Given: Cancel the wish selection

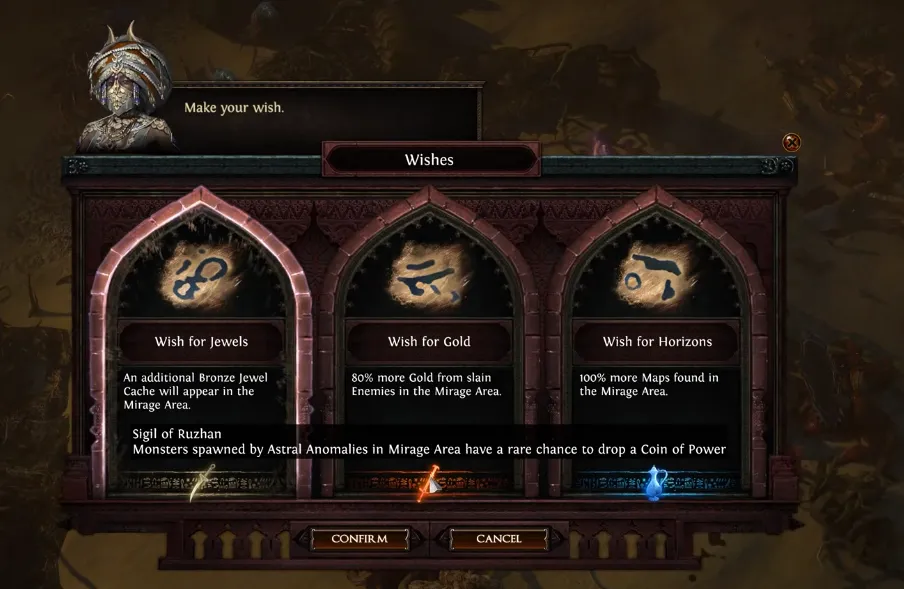Looking at the screenshot, I should coord(498,539).
